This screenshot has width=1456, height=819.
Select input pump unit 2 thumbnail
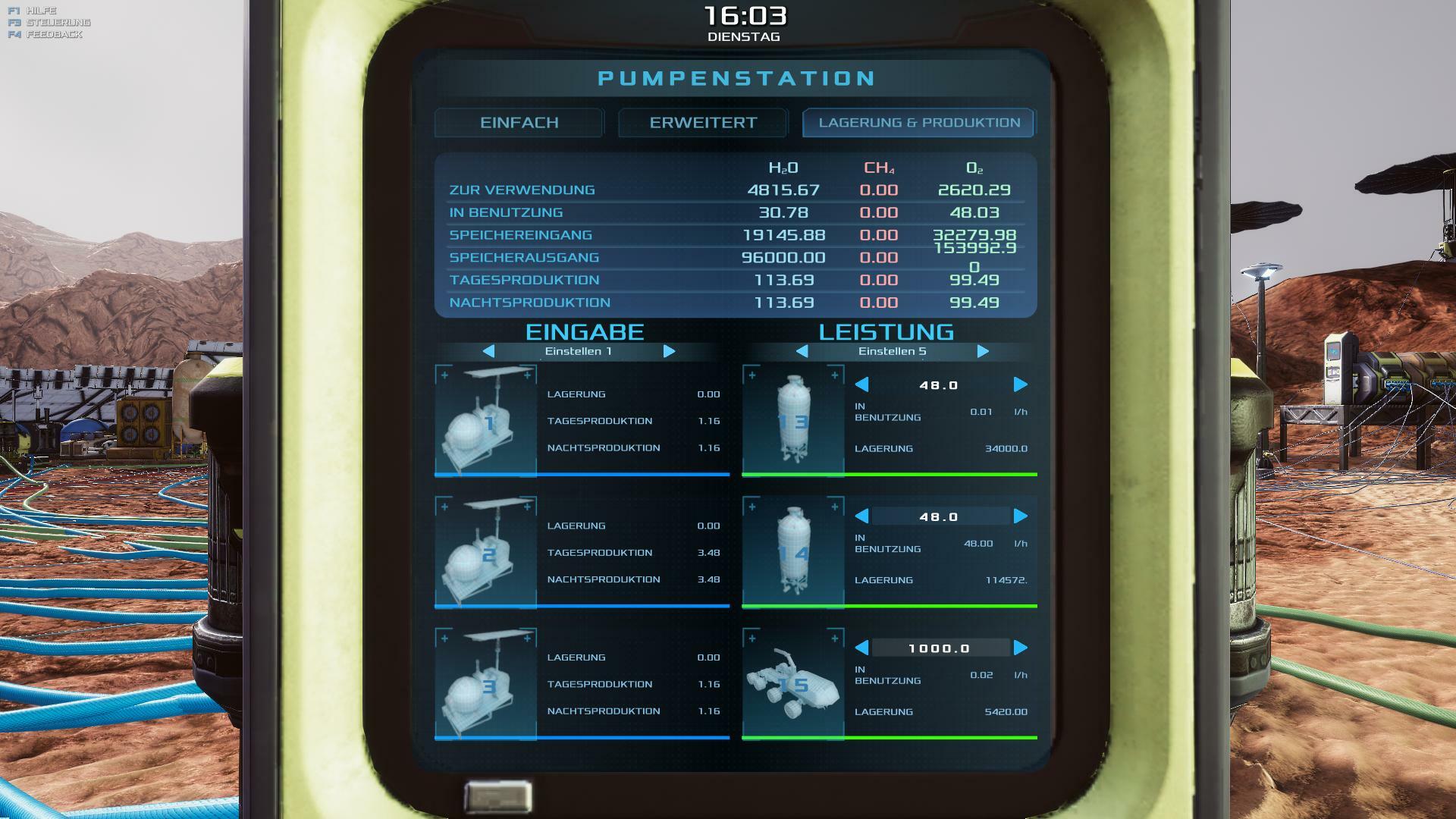coord(485,552)
